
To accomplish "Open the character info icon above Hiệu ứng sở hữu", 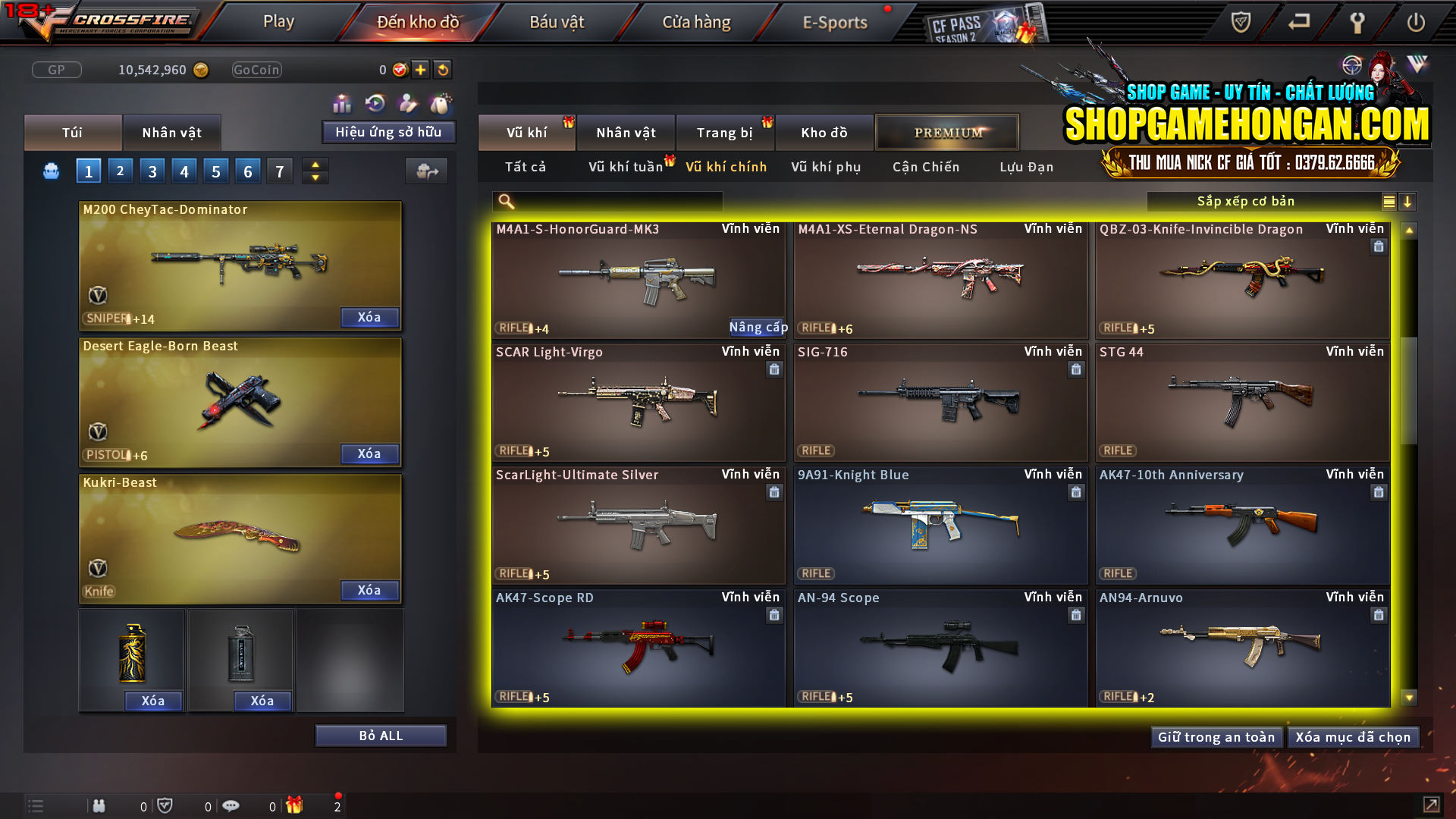I will (x=407, y=101).
